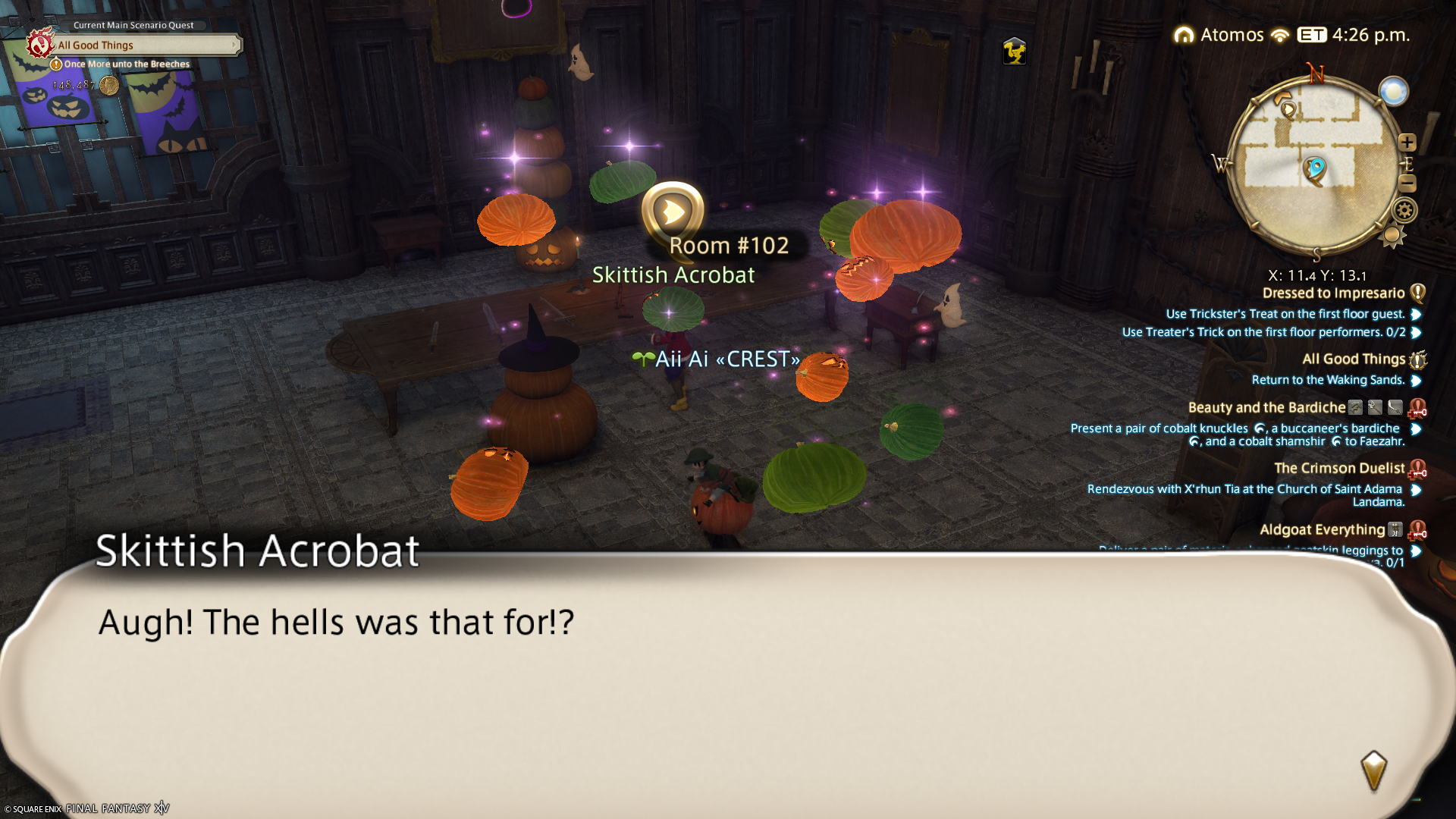Click the sun time indicator below the minimap

(1392, 237)
